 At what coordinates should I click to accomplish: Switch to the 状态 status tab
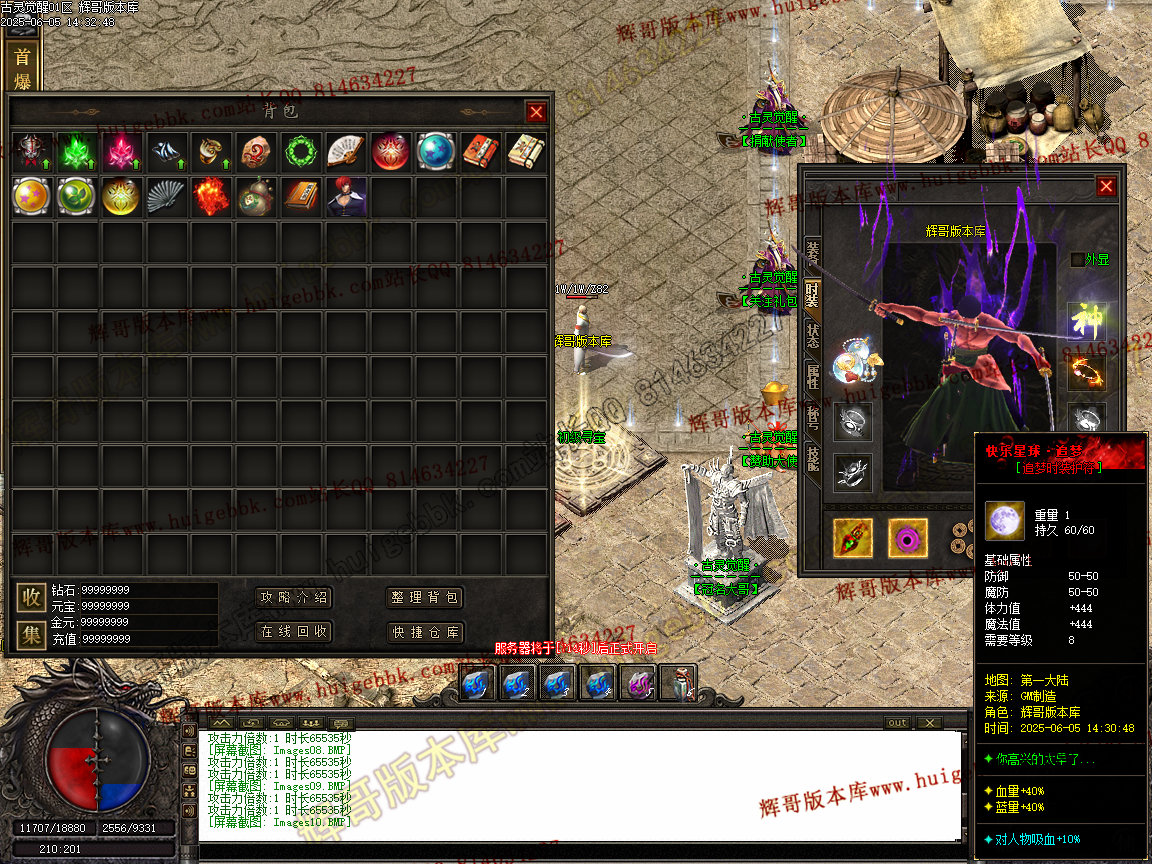tap(813, 335)
